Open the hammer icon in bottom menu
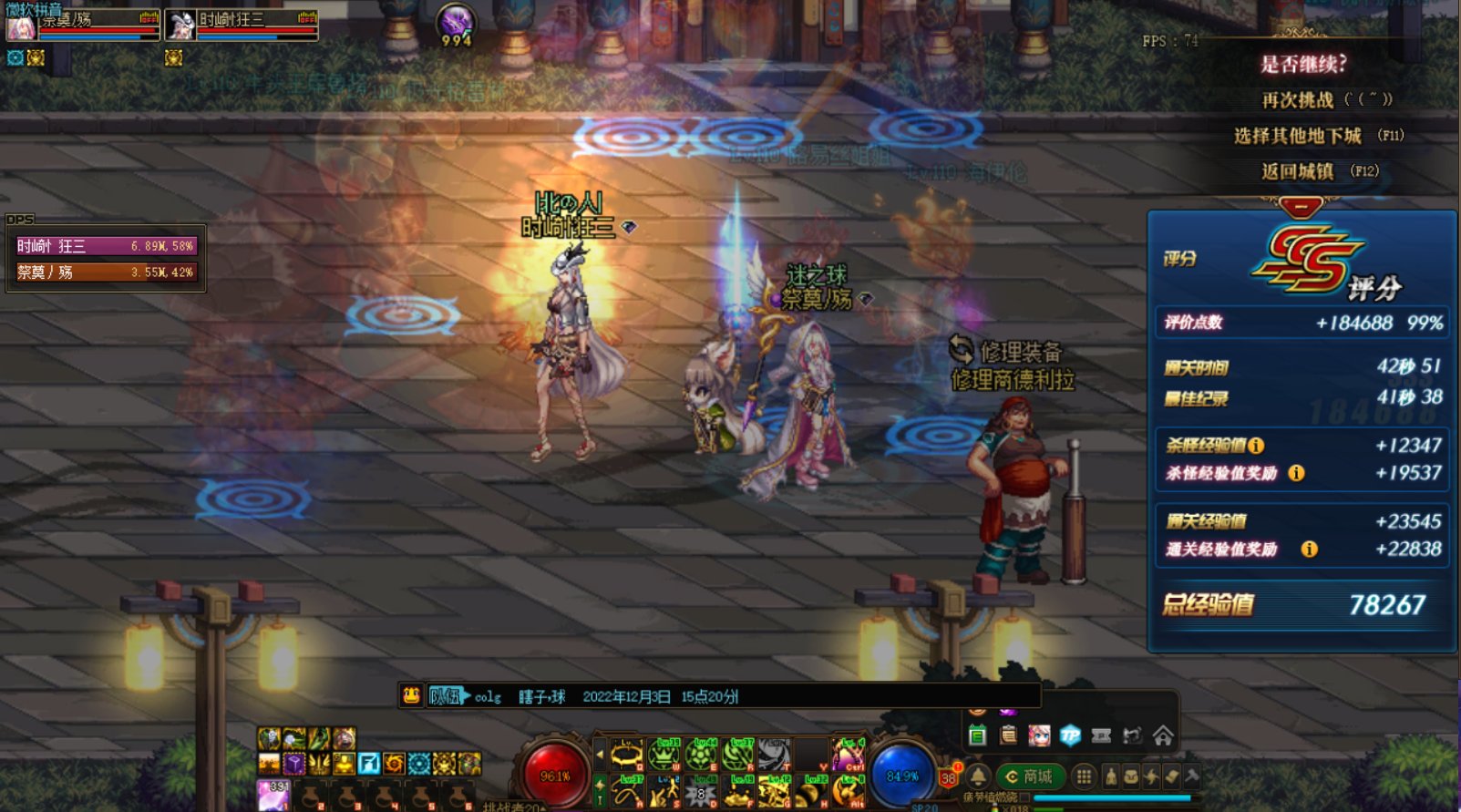Screen dimensions: 1461x812 (x=1191, y=776)
